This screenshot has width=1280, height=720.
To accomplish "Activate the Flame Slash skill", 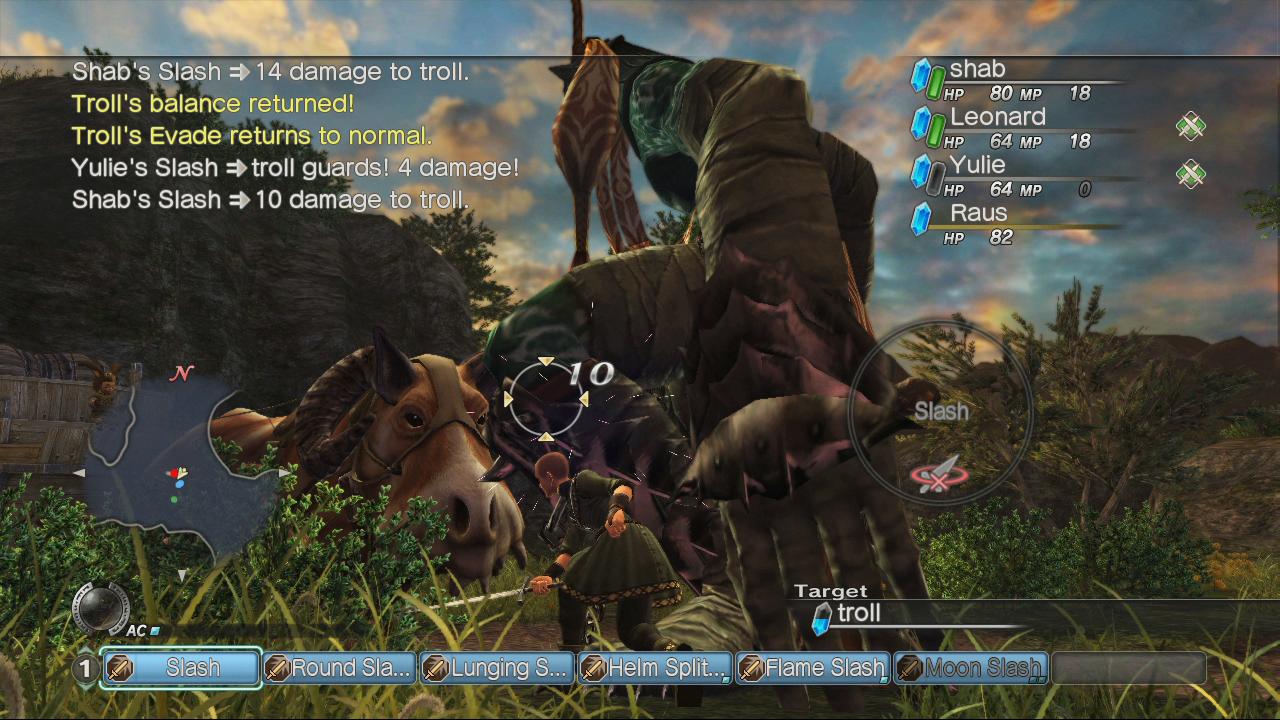I will 813,668.
